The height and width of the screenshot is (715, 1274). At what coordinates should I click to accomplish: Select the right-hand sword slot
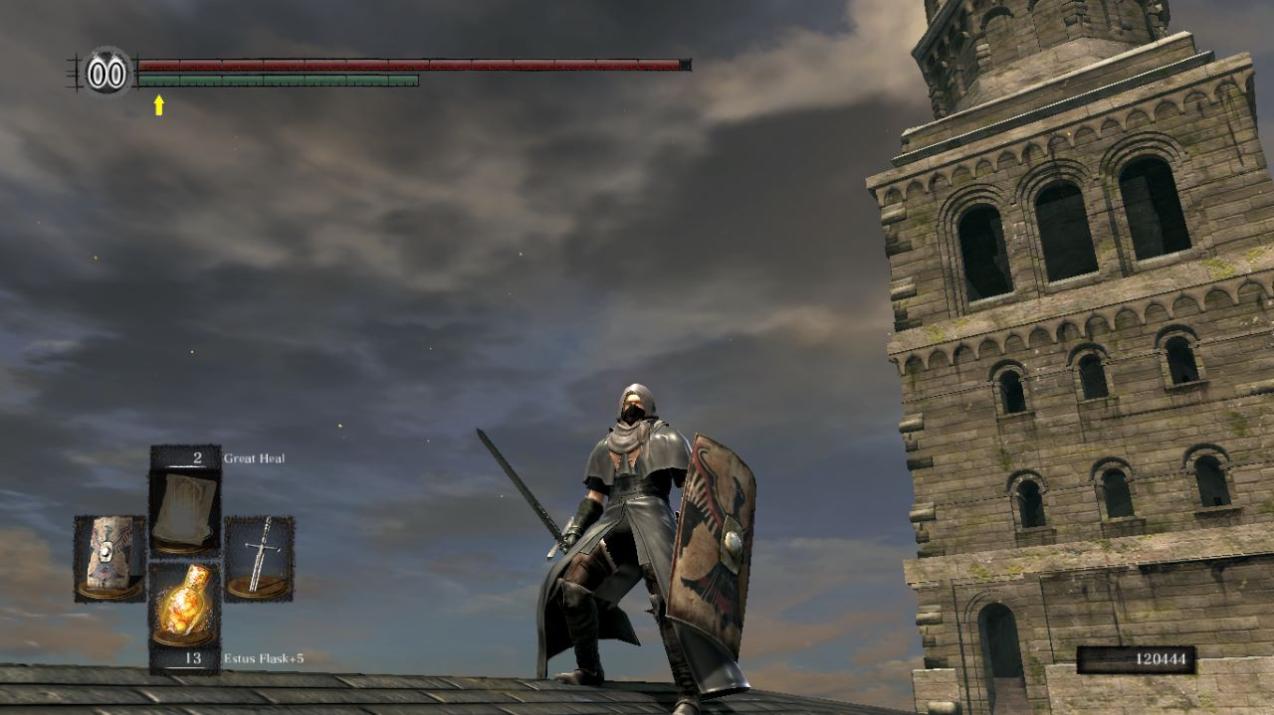(259, 558)
